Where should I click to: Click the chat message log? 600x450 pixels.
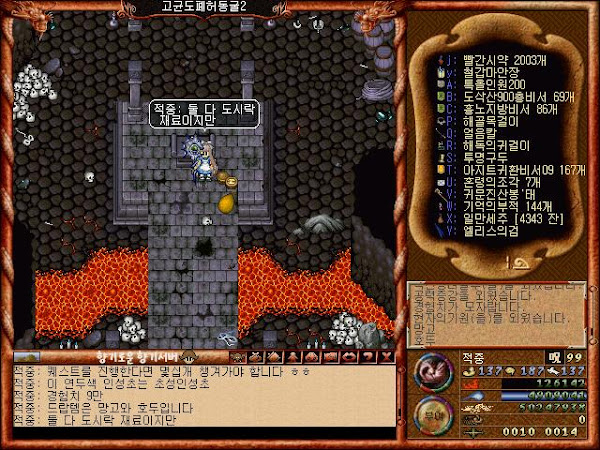[200, 400]
